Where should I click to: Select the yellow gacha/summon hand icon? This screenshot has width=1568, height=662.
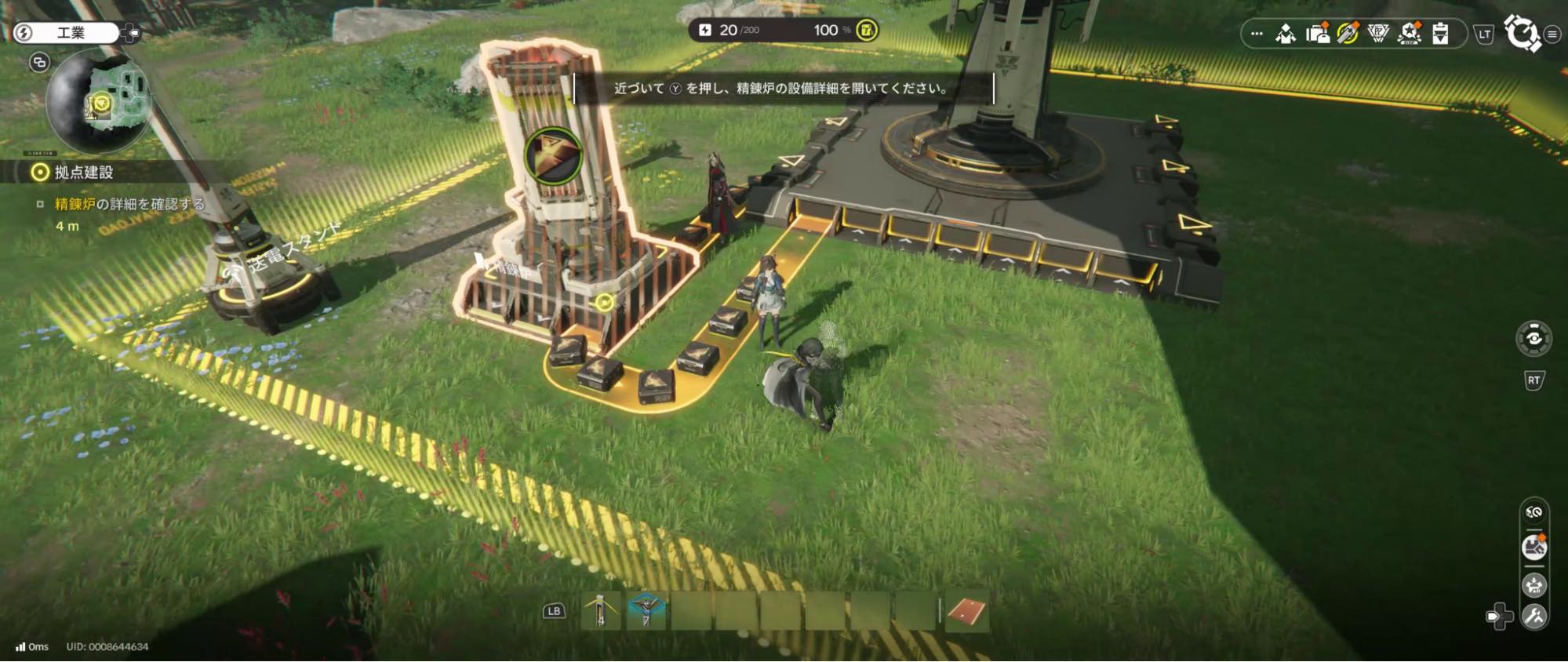pyautogui.click(x=1349, y=34)
